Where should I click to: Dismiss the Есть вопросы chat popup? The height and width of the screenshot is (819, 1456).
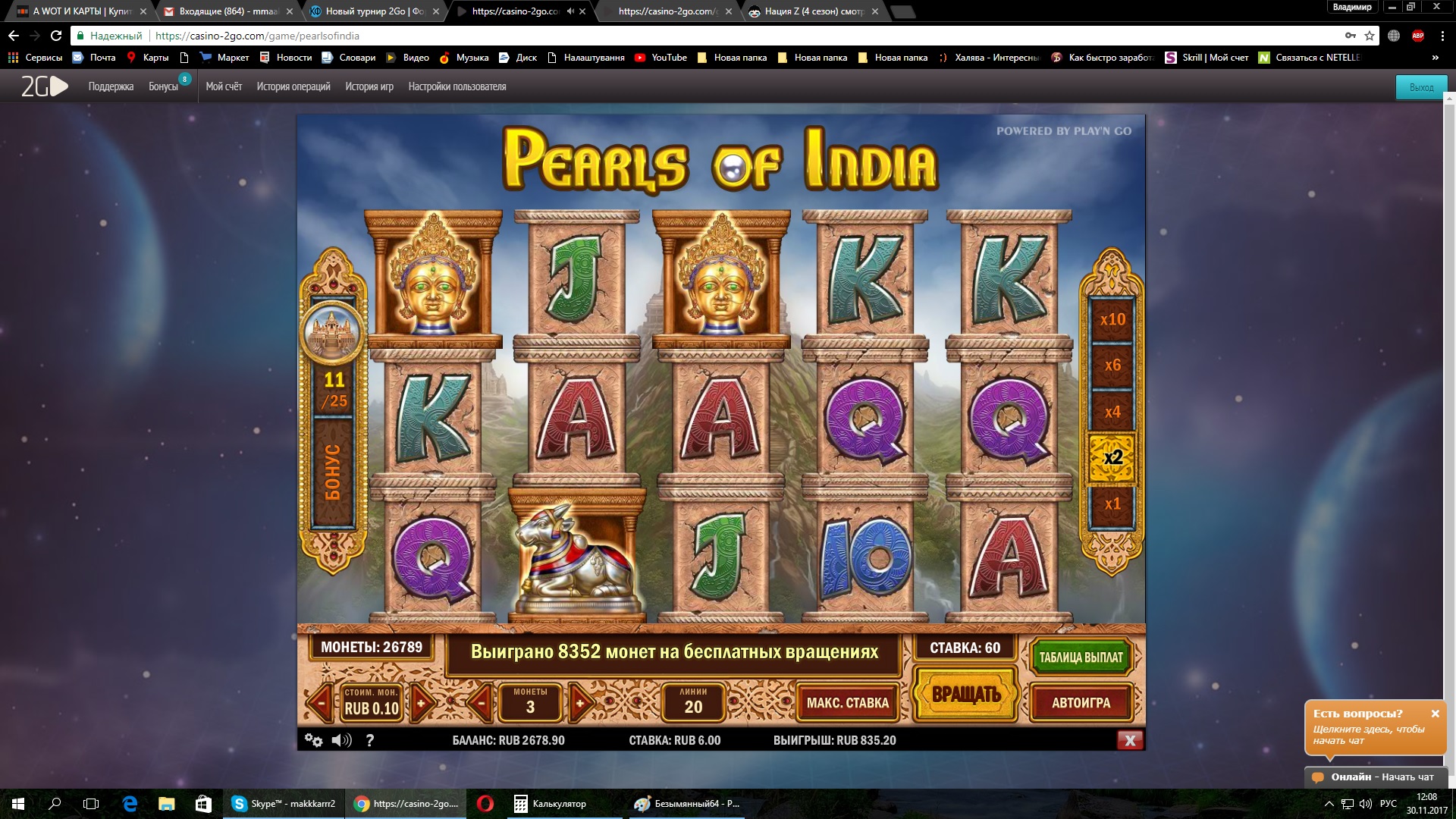tap(1435, 714)
